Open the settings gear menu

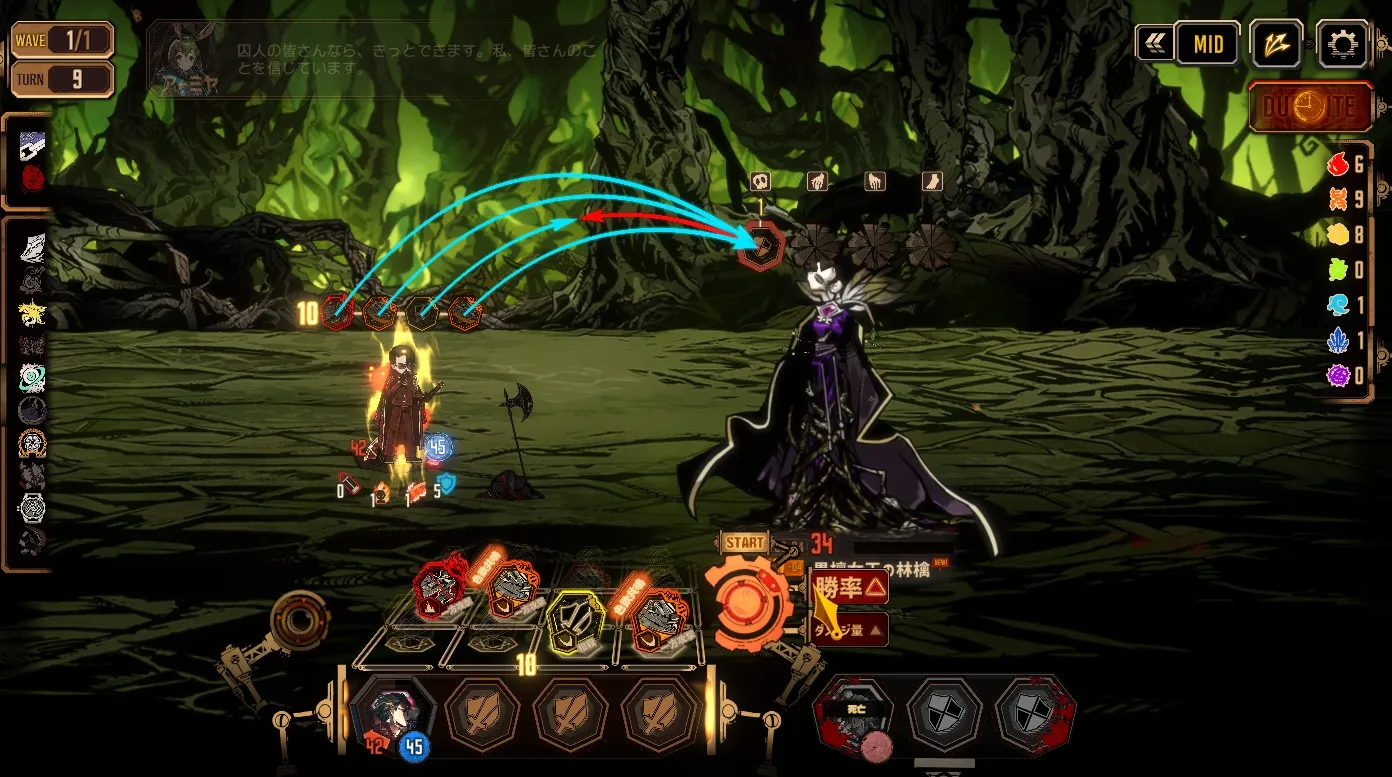click(x=1342, y=44)
